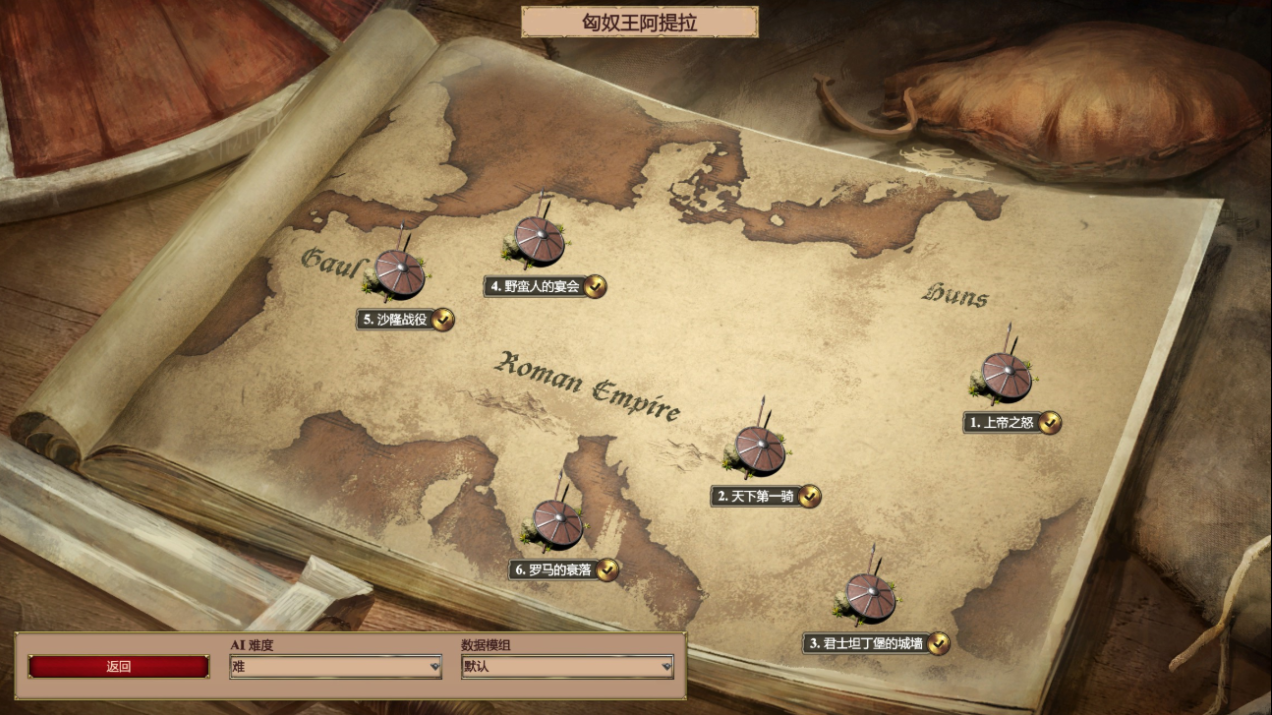This screenshot has height=715, width=1272.
Task: Start scenario 3. 君士坦丁堡的城墙
Action: (x=869, y=597)
